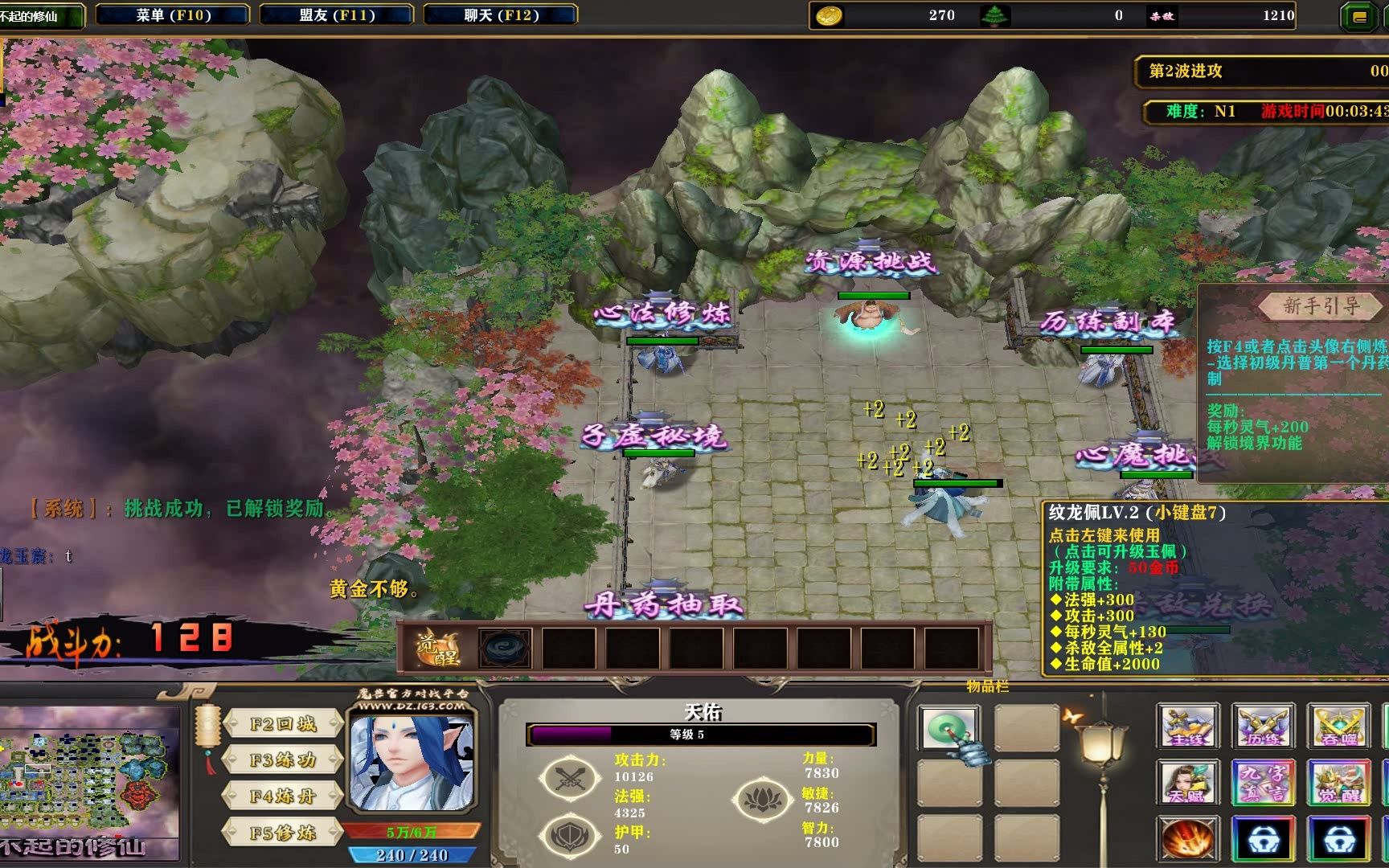
Task: Open the 历练 panel icon
Action: click(x=1264, y=726)
